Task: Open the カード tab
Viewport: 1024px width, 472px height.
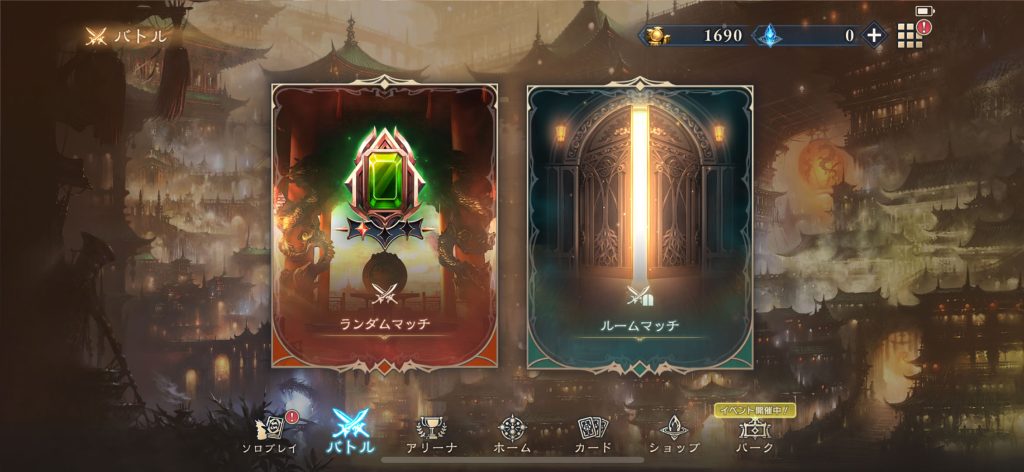Action: (x=592, y=433)
